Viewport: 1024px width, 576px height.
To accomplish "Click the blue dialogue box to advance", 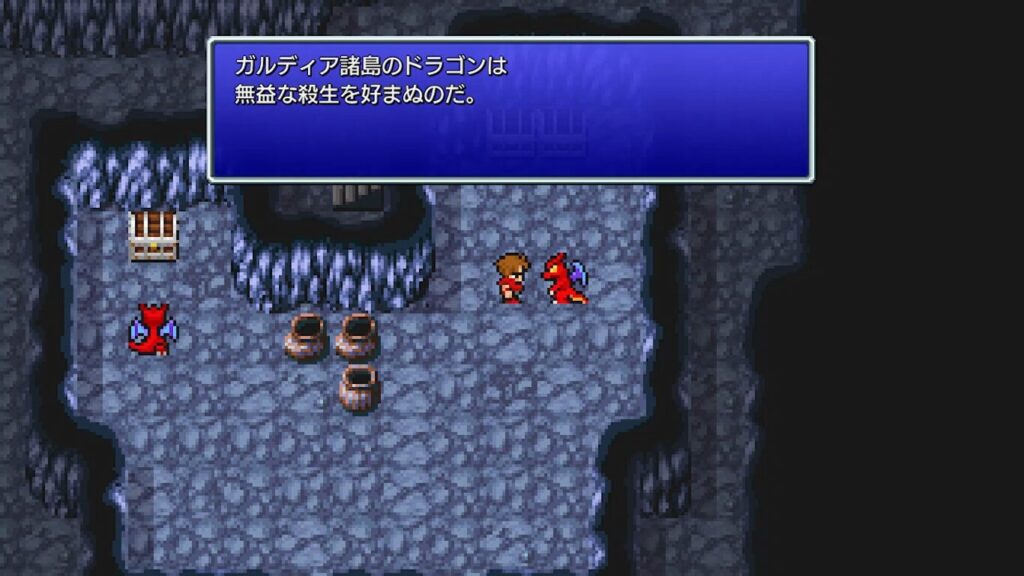I will click(x=510, y=110).
